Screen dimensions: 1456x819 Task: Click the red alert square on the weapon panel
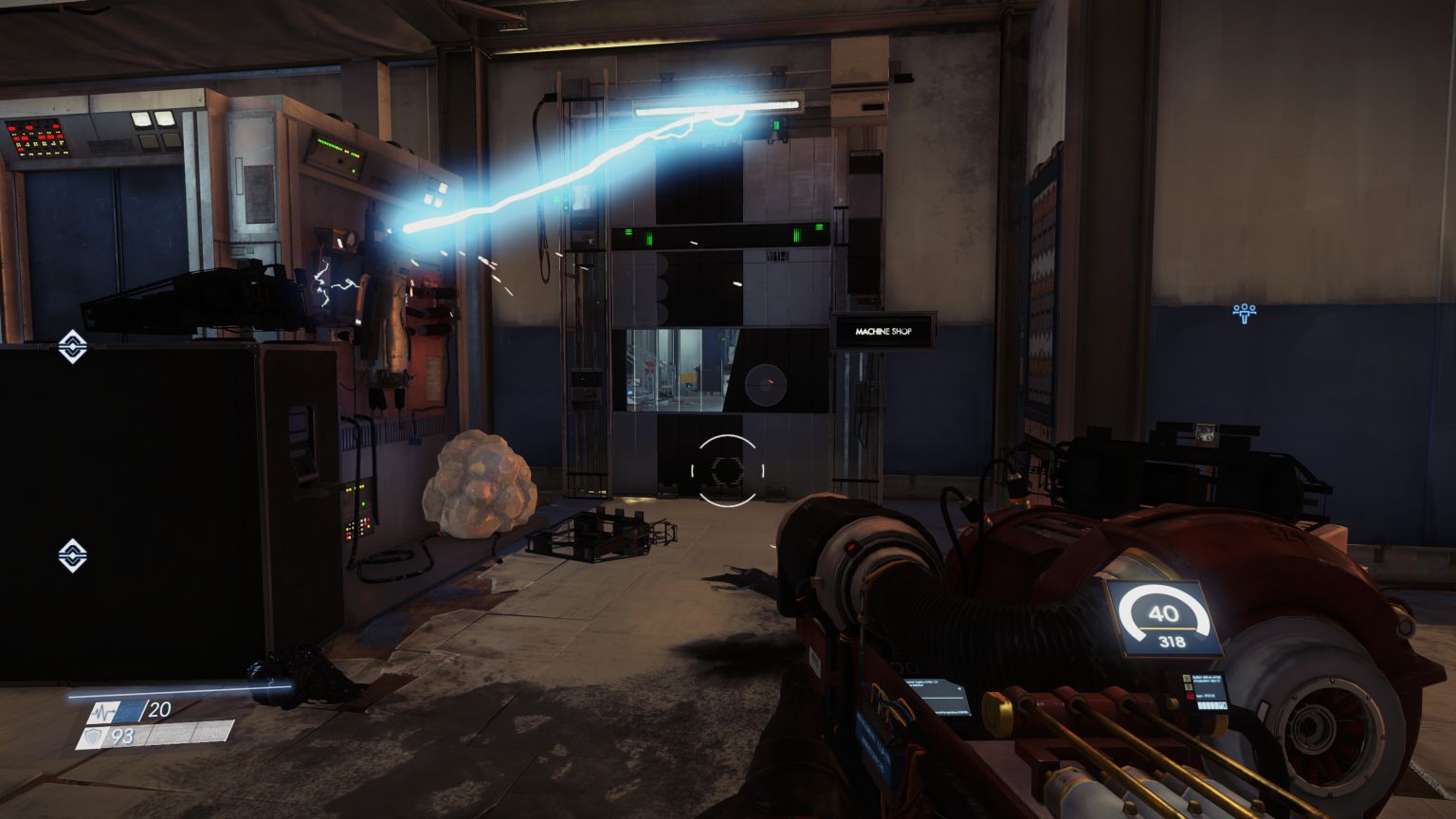click(1189, 696)
